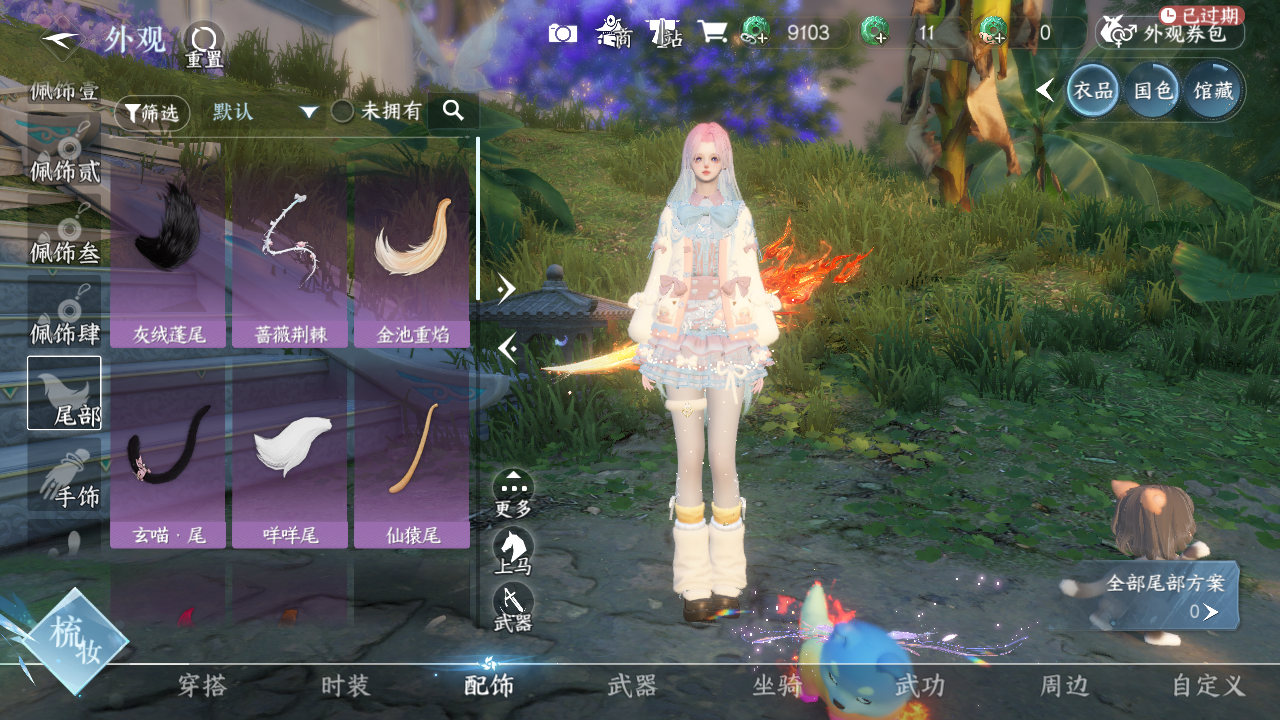Open the 筛选 filter
This screenshot has height=720, width=1280.
coord(152,113)
